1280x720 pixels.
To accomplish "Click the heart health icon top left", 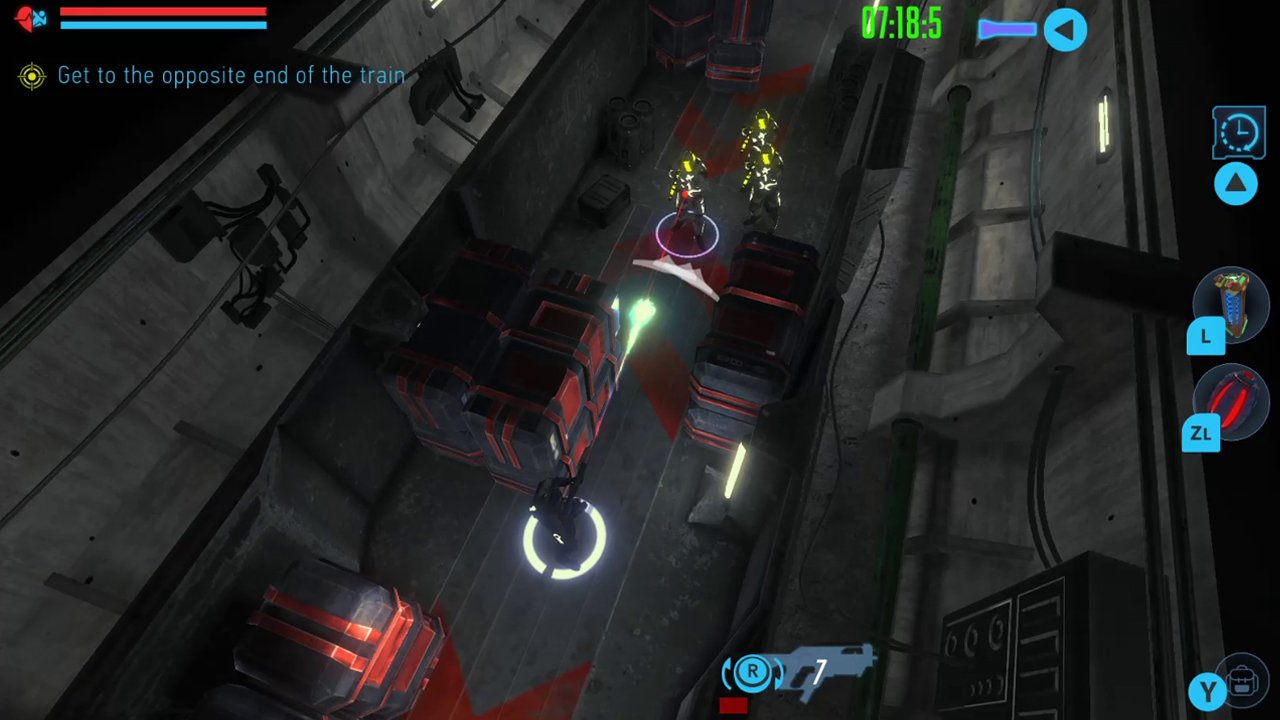I will (x=24, y=18).
